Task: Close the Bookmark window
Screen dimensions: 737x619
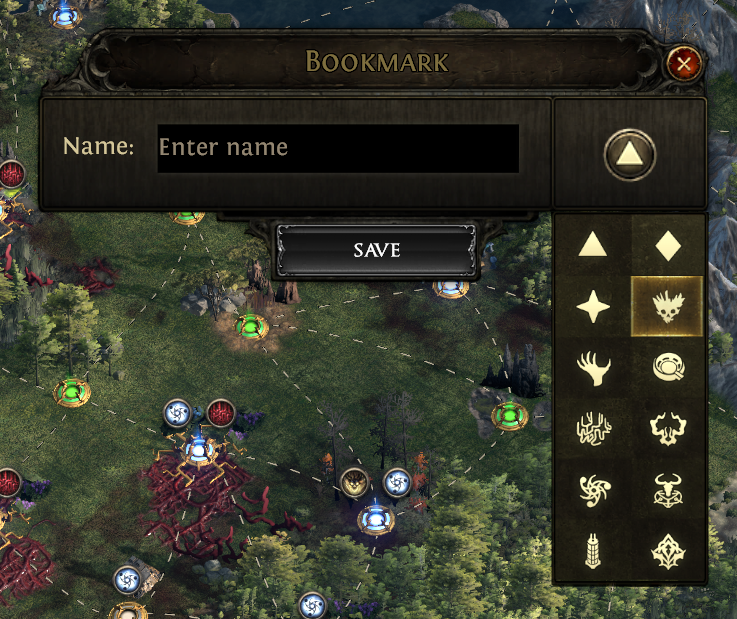Action: [684, 65]
